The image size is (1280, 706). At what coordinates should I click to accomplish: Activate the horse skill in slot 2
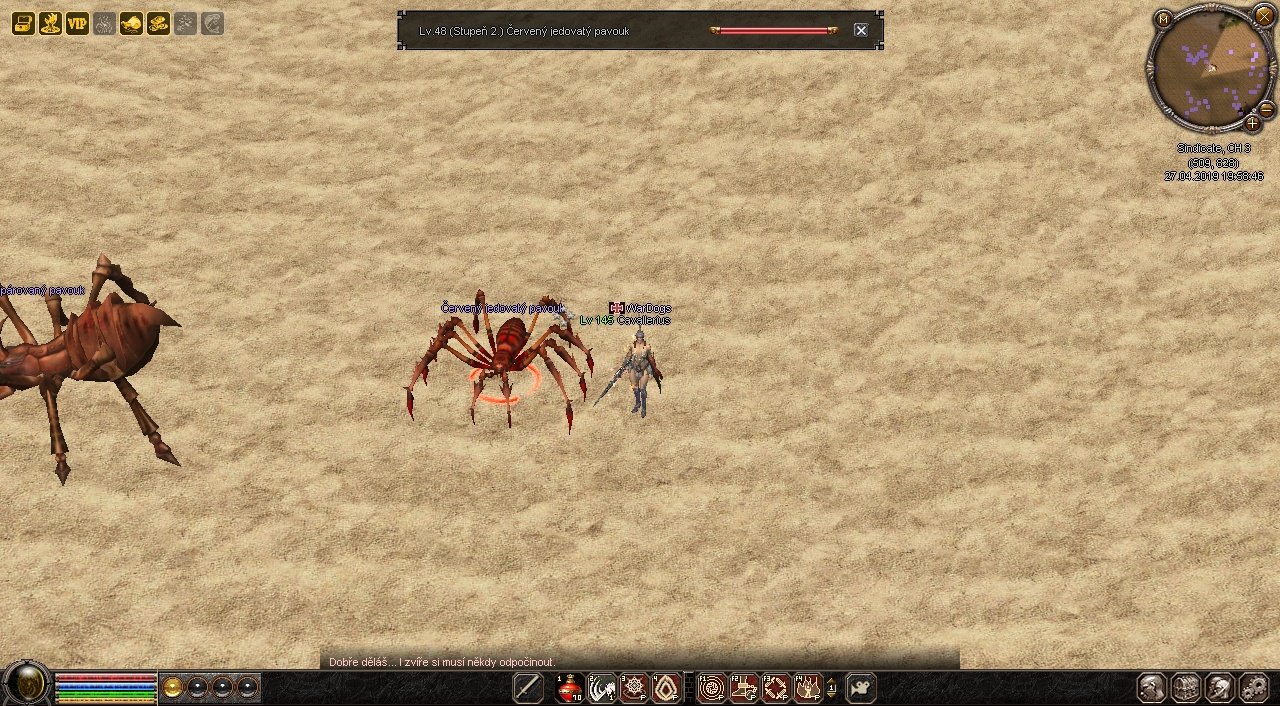(602, 688)
